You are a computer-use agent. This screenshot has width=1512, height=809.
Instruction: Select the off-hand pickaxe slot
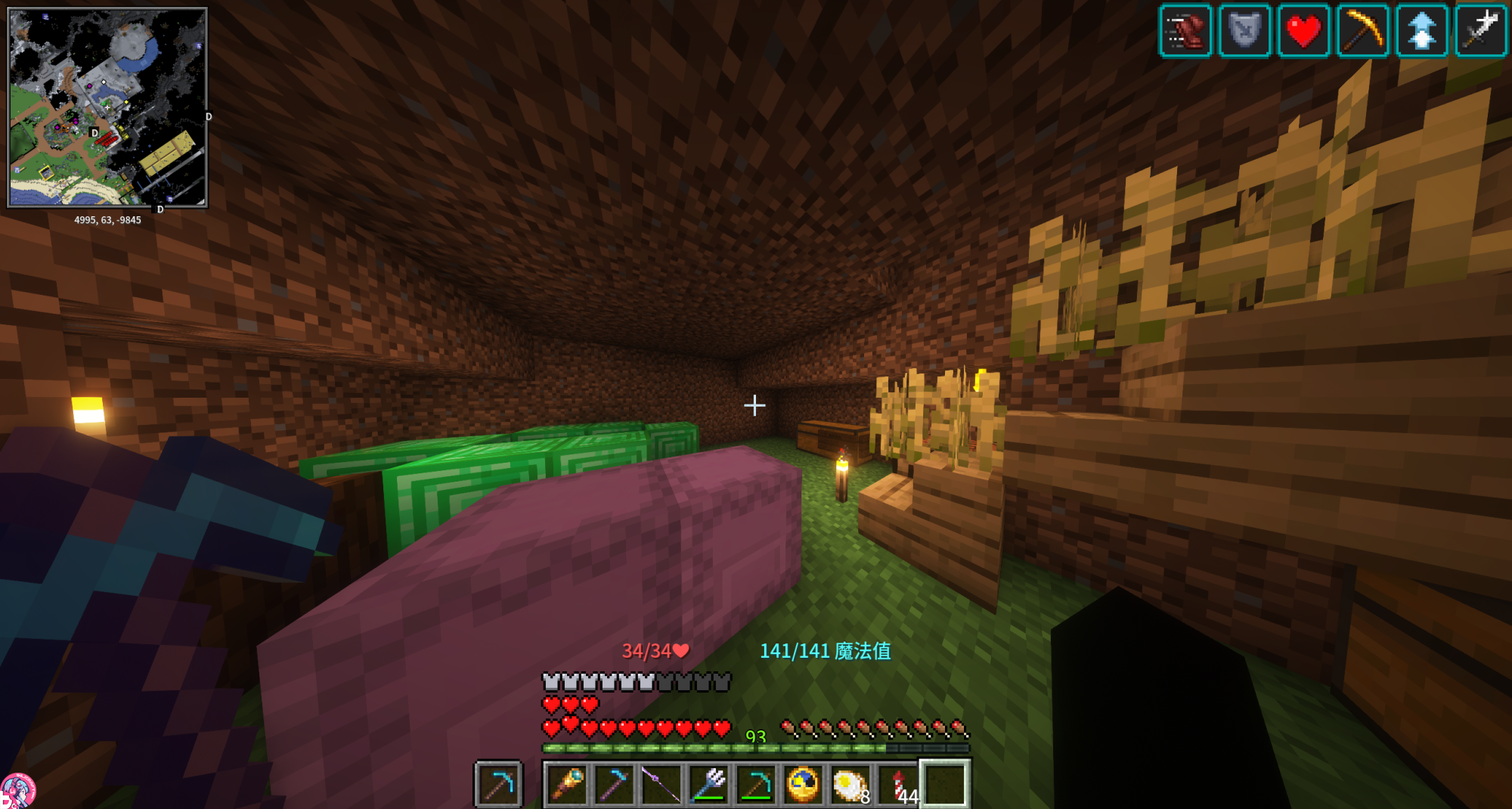tap(498, 784)
